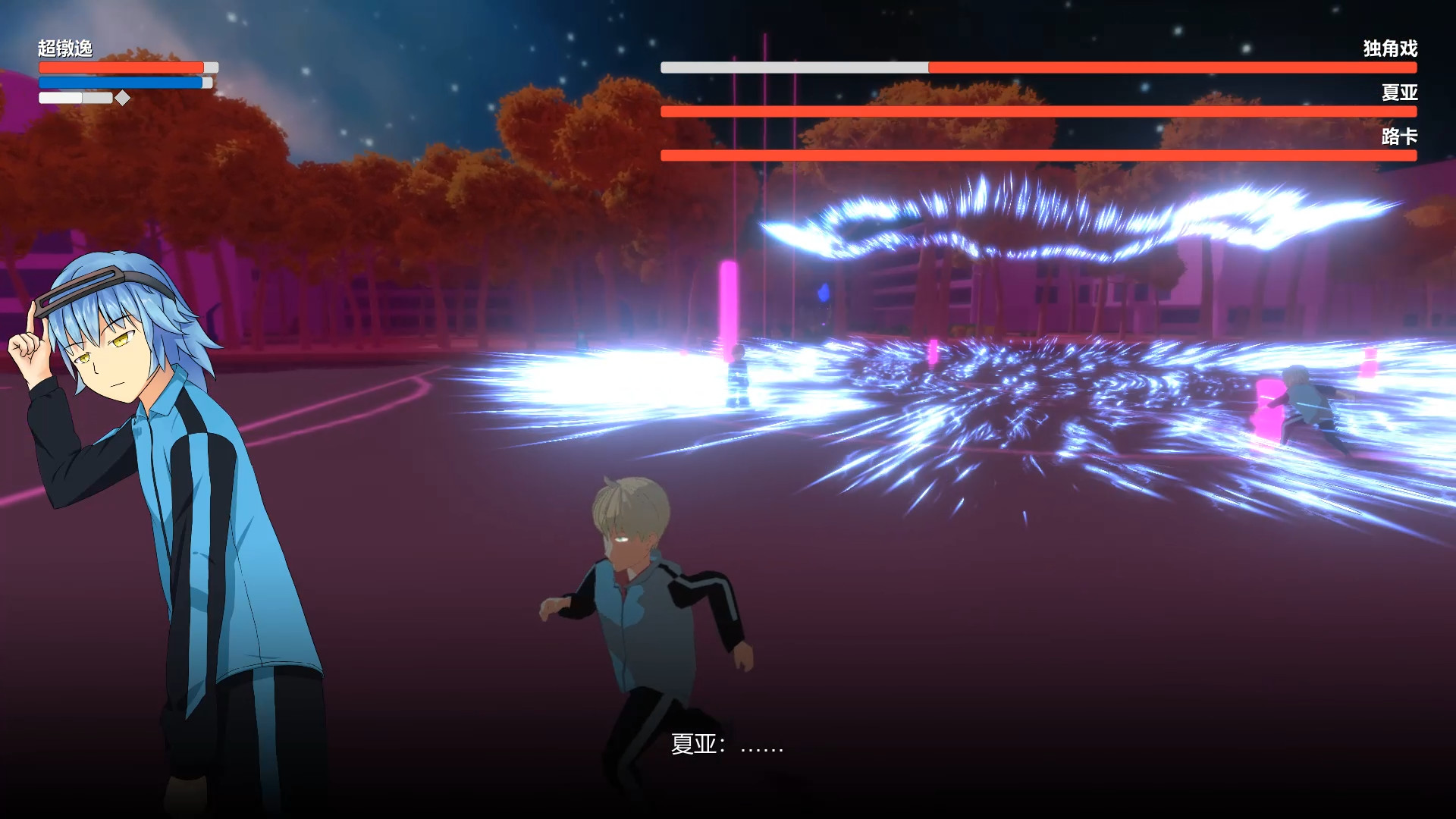
Task: Expand the 夏亚 health bar row
Action: pos(1039,111)
